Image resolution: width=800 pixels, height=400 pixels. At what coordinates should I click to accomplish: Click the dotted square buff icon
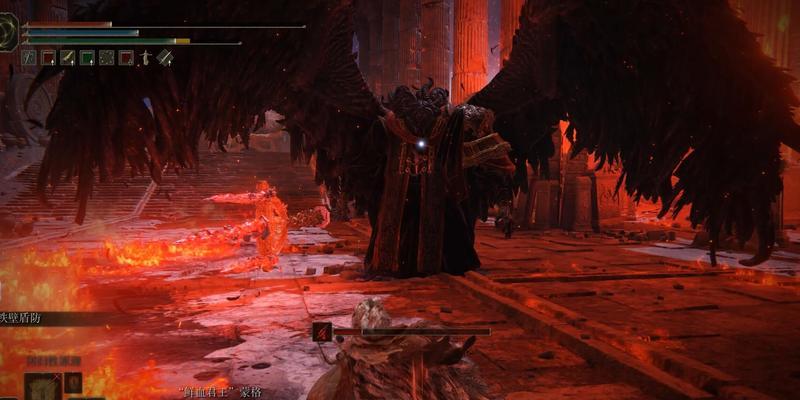coord(107,58)
